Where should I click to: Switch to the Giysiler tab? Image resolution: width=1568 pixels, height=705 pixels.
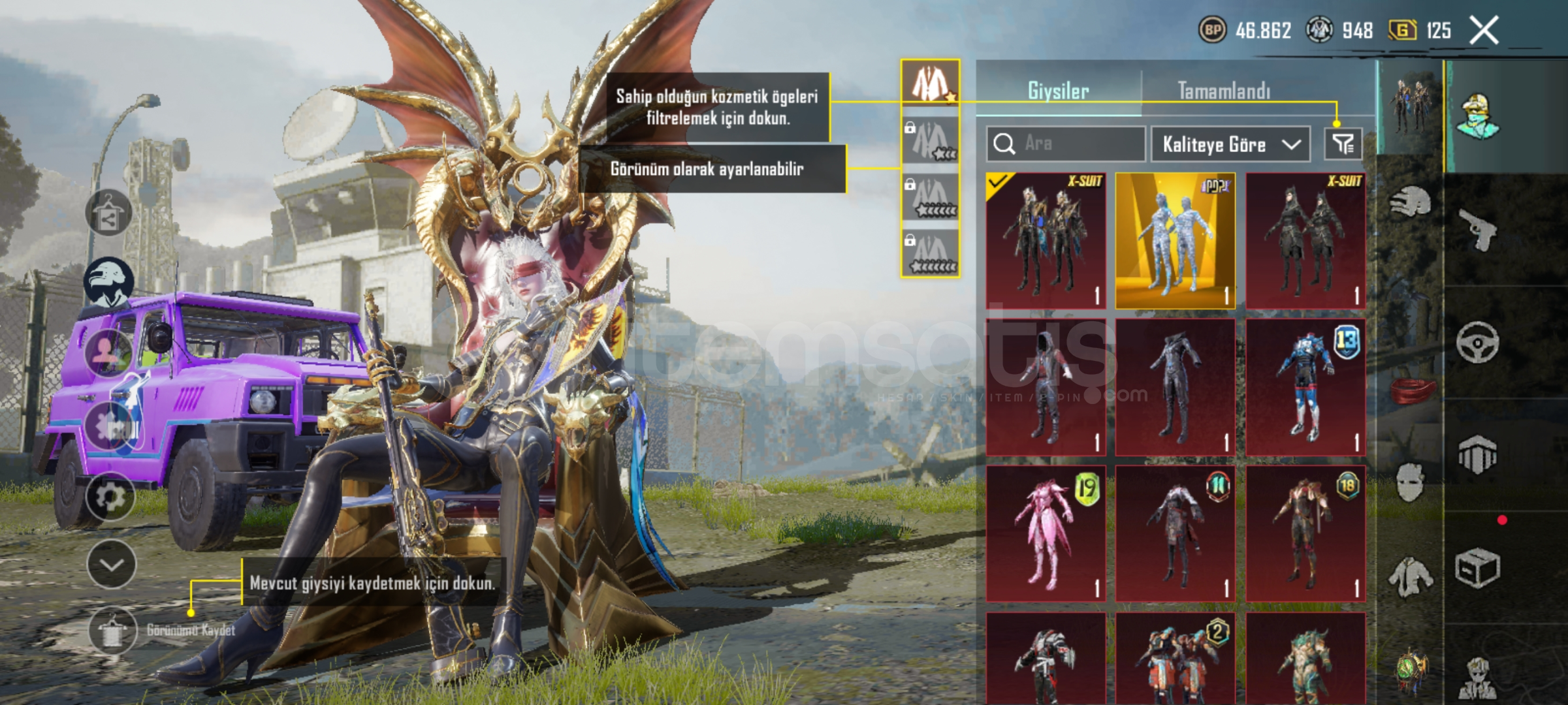1058,91
